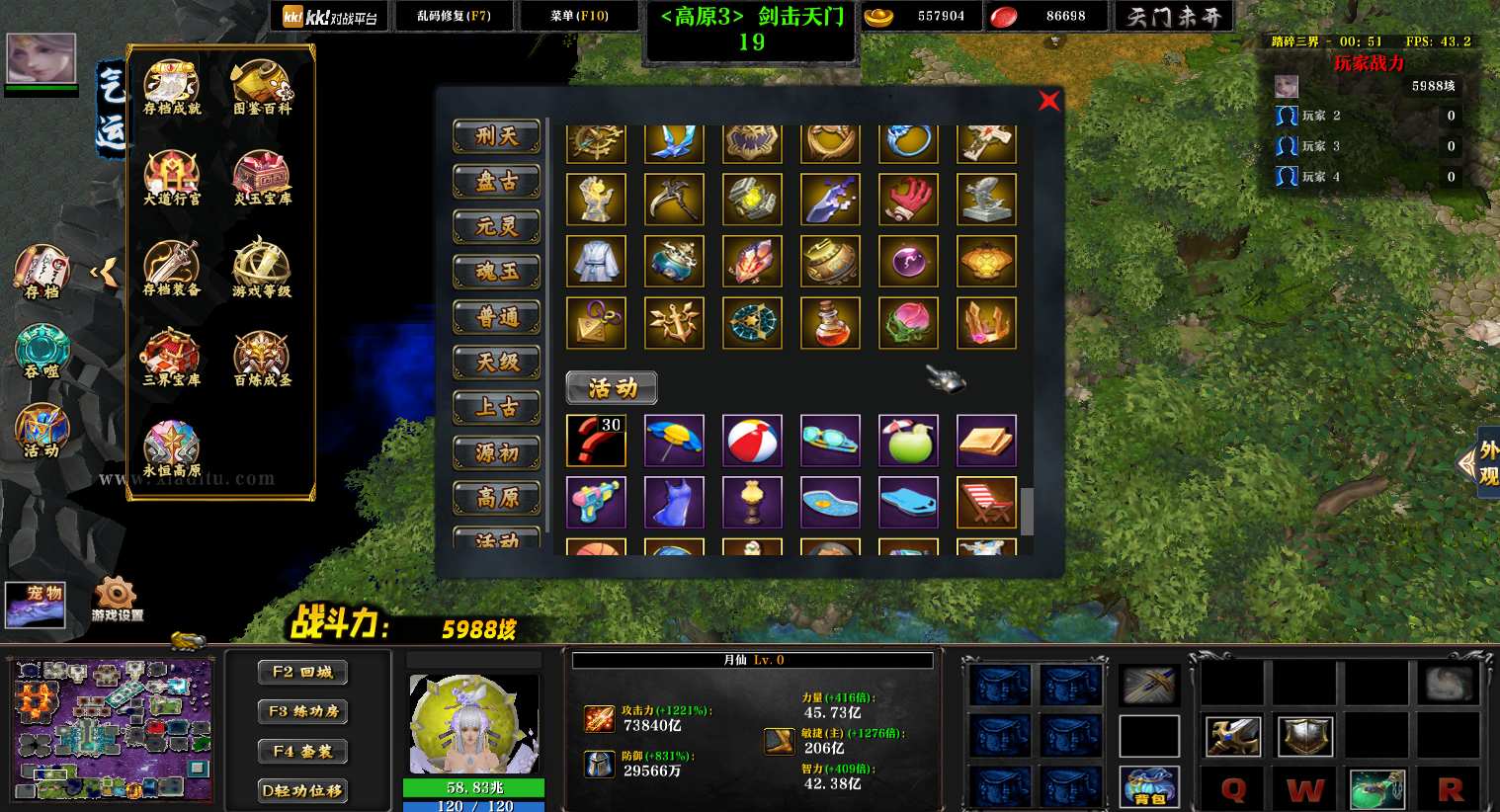Select the 盘古 category tab
The width and height of the screenshot is (1500, 812).
click(497, 182)
